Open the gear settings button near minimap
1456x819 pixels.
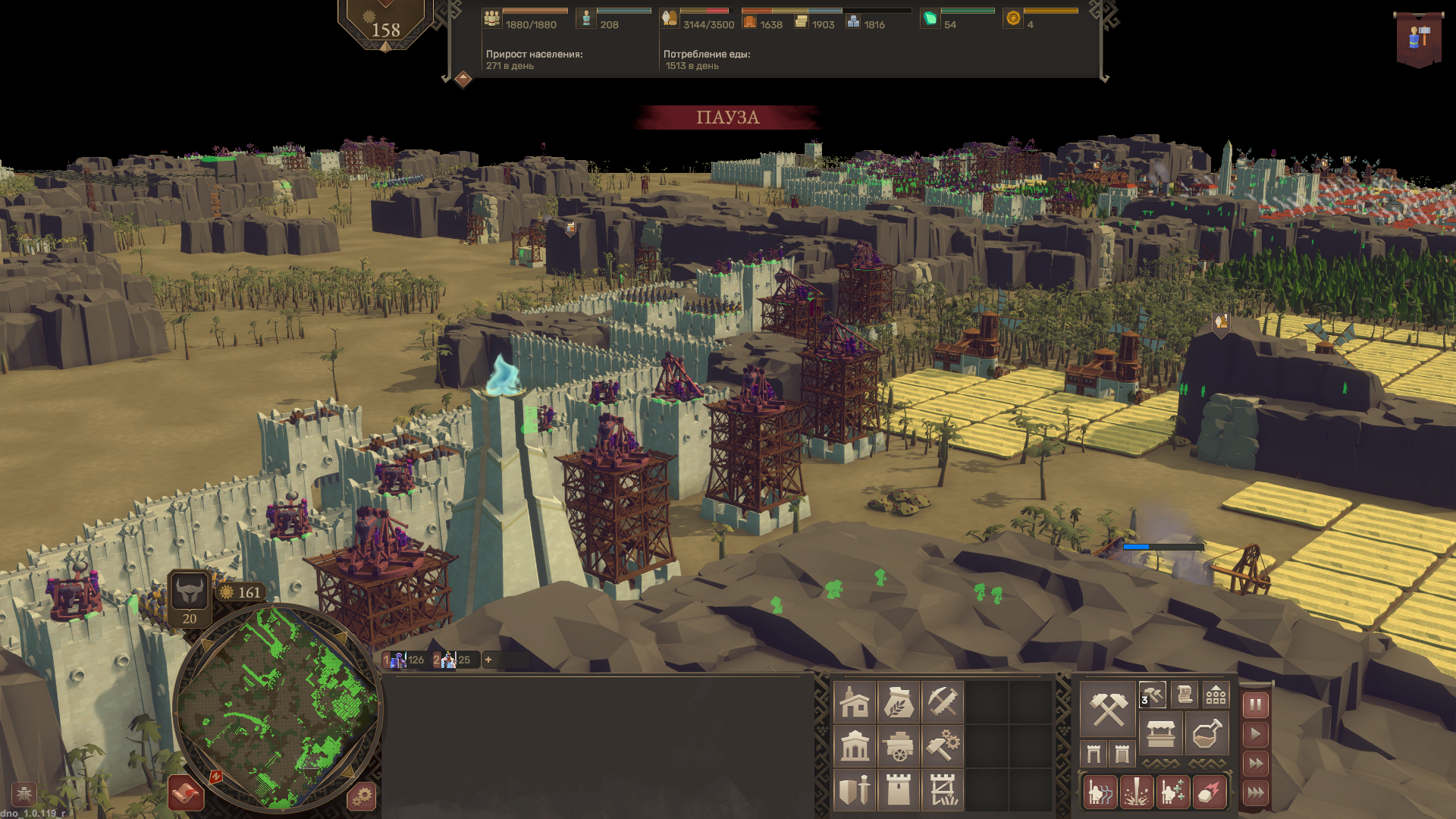click(362, 796)
